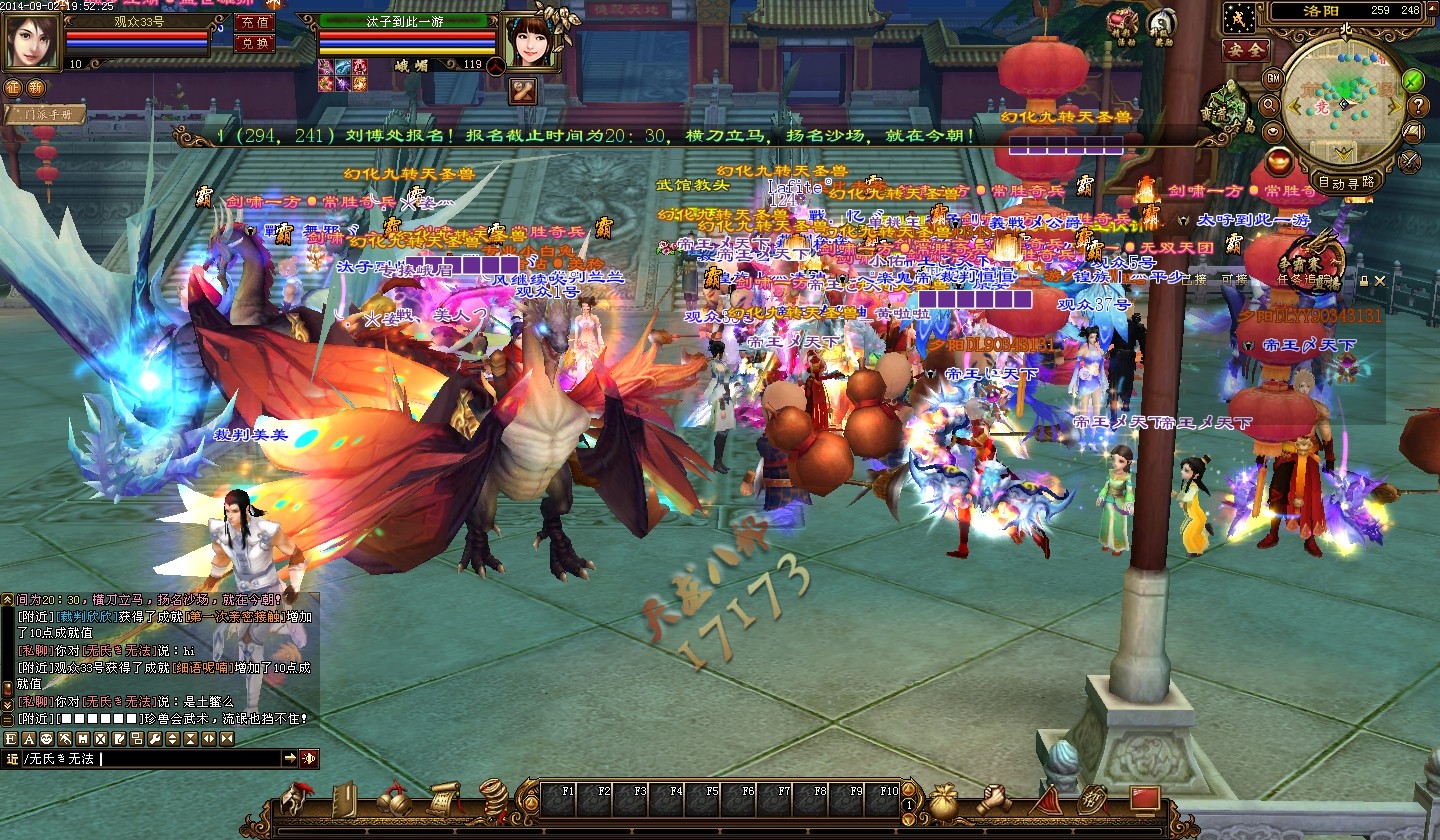The width and height of the screenshot is (1440, 840).
Task: Activate the 自动寻路 auto-pathfinding button
Action: tap(1346, 182)
